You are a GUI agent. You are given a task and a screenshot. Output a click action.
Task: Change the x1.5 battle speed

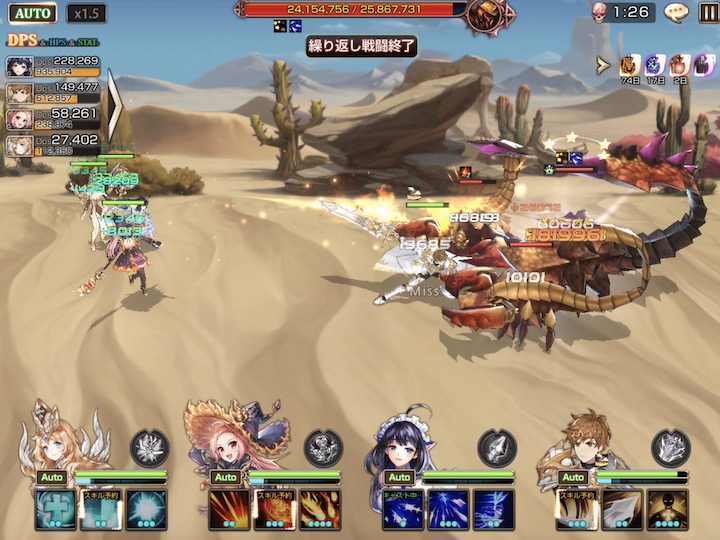point(87,14)
